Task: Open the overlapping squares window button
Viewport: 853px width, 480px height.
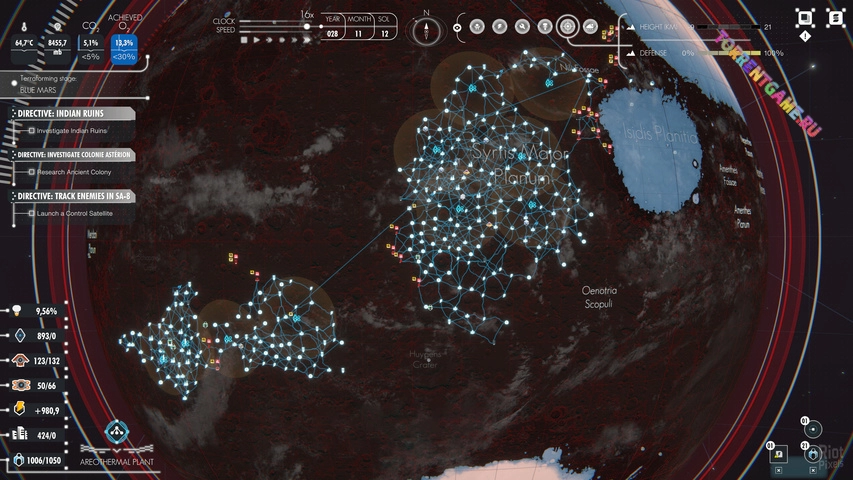Action: point(804,18)
